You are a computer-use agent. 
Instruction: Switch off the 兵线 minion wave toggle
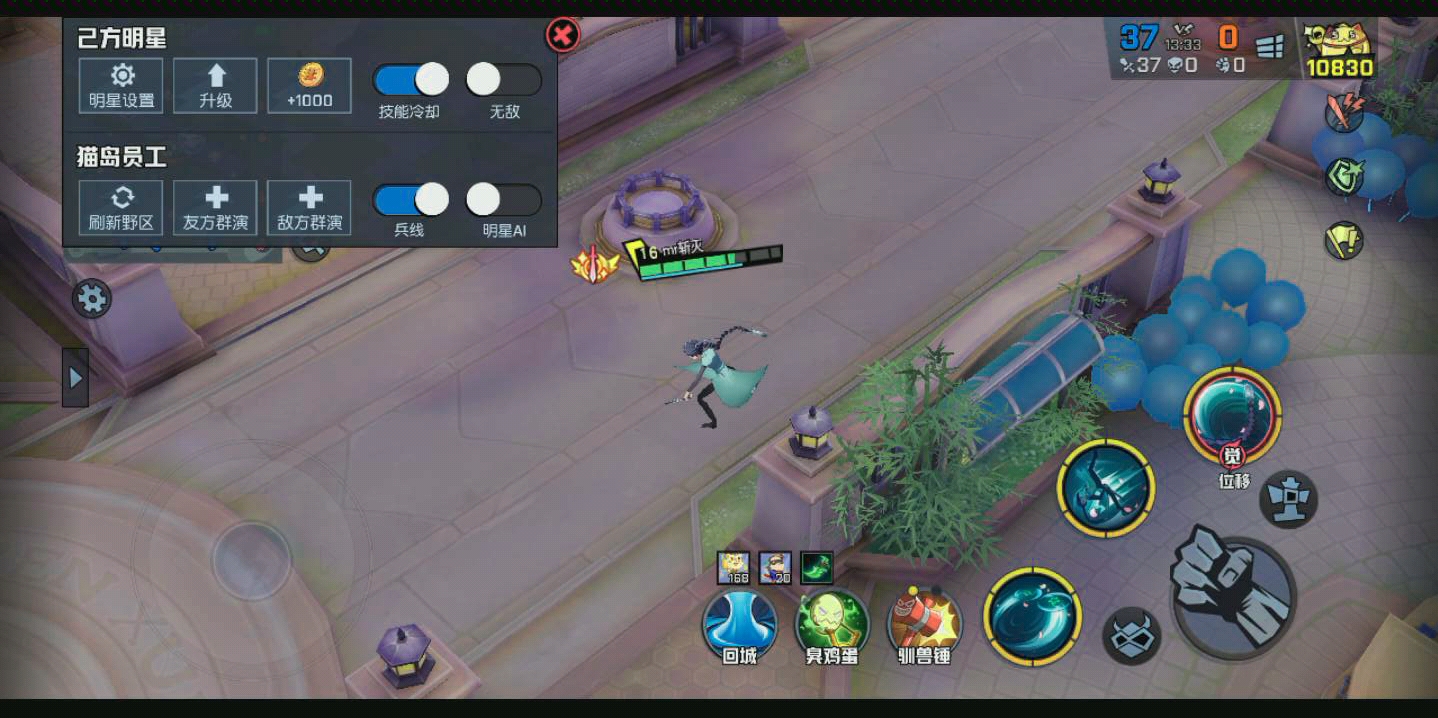tap(410, 200)
